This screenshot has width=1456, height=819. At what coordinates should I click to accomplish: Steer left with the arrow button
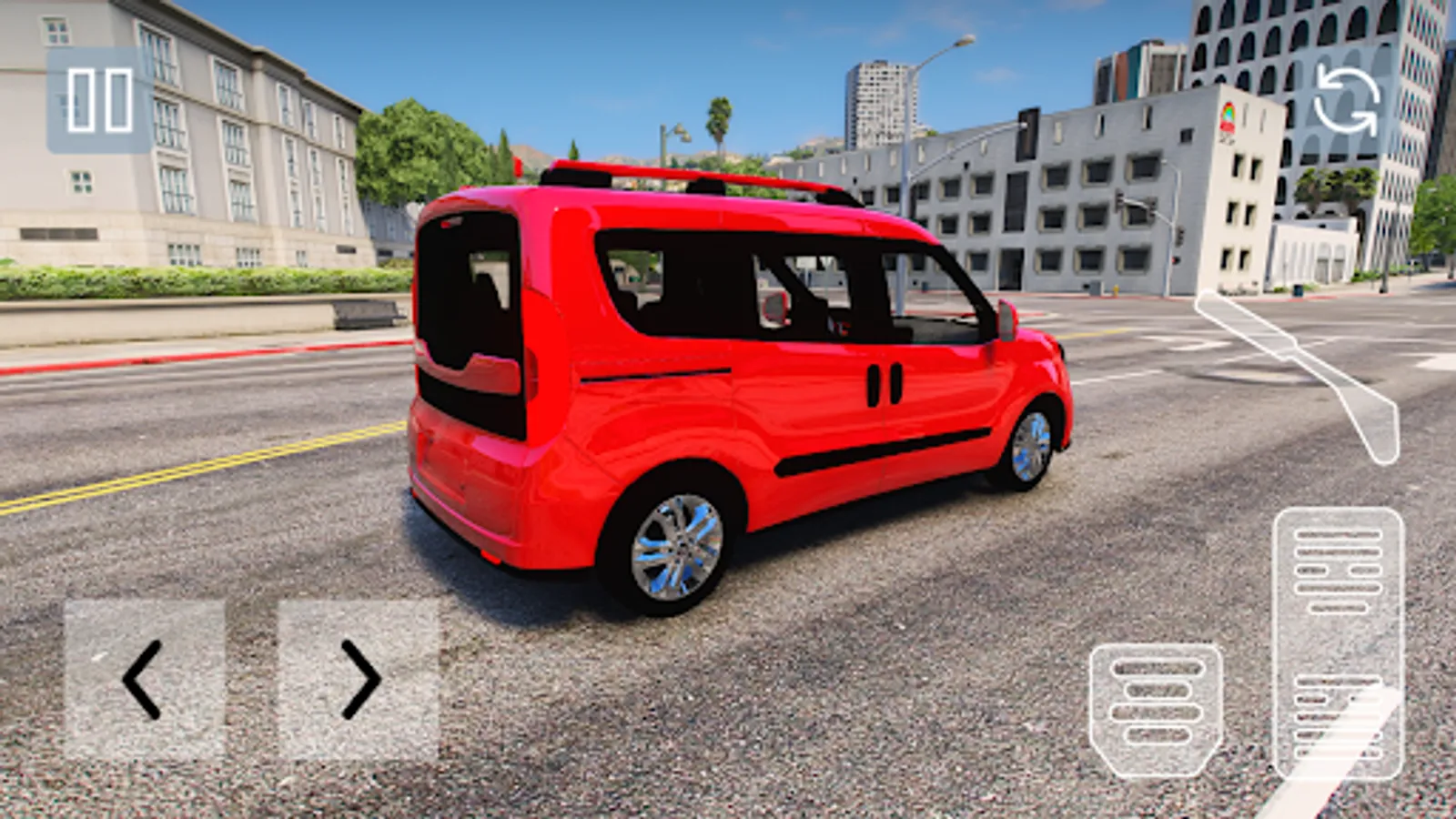coord(141,678)
